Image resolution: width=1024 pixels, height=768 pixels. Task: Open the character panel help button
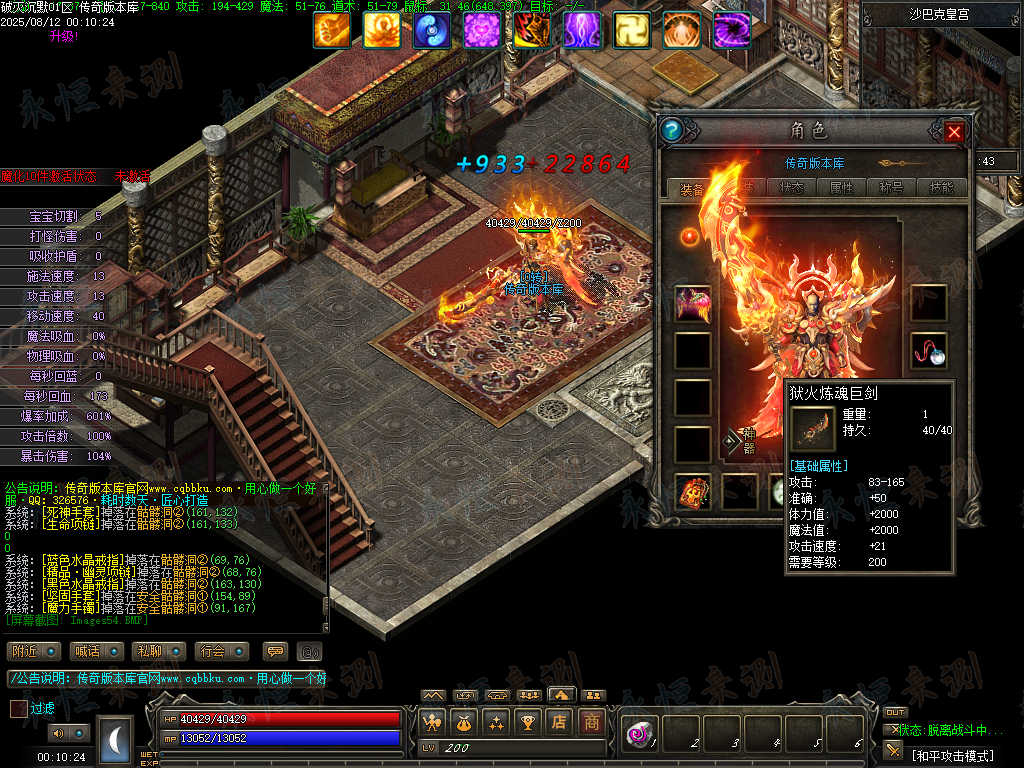(x=672, y=130)
